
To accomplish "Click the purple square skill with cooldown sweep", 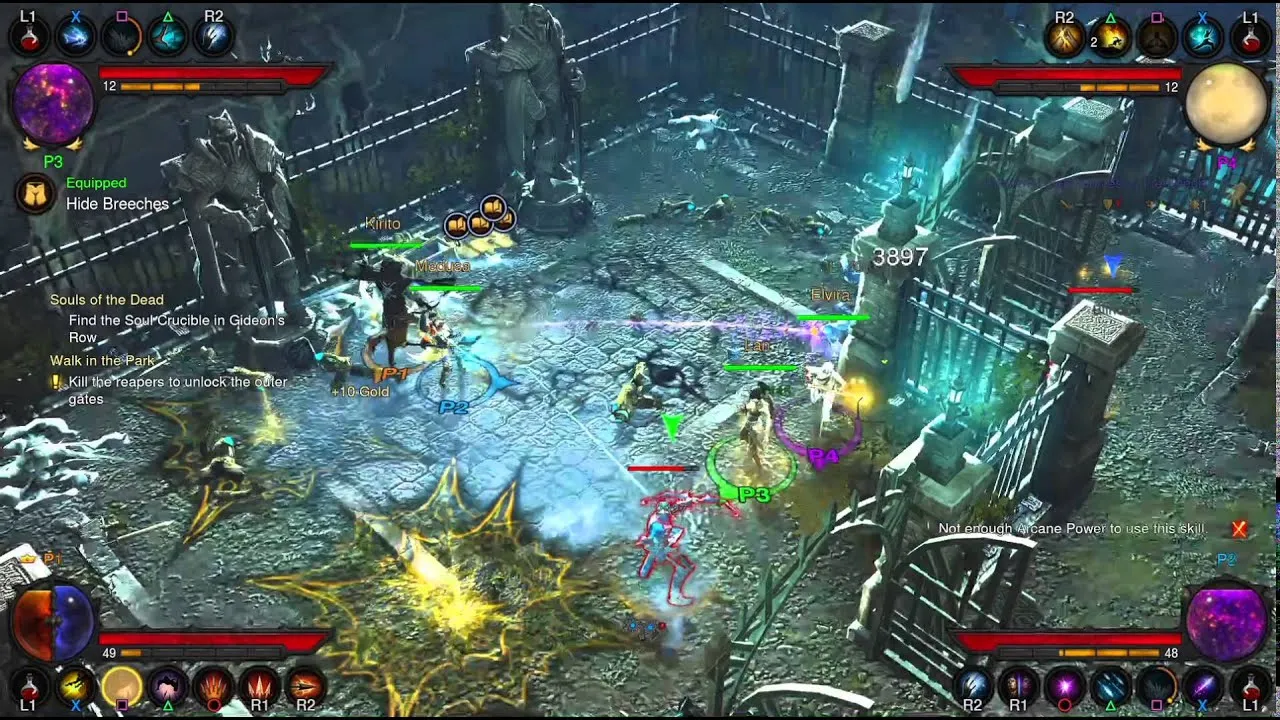I will pyautogui.click(x=120, y=37).
